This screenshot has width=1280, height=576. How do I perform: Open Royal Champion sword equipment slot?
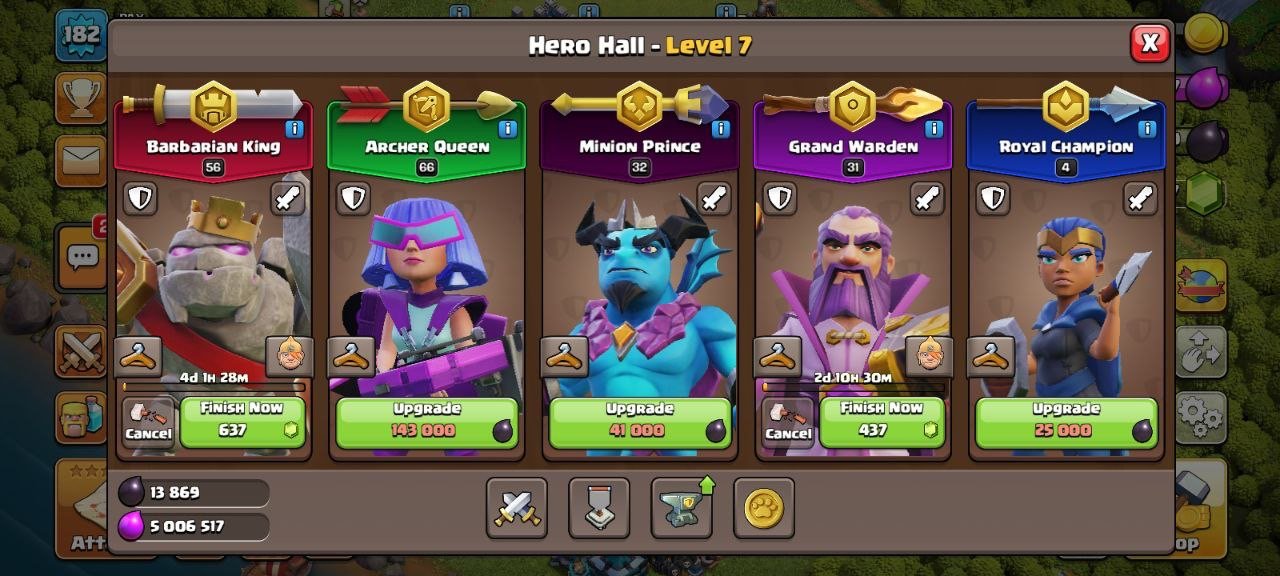[1140, 198]
